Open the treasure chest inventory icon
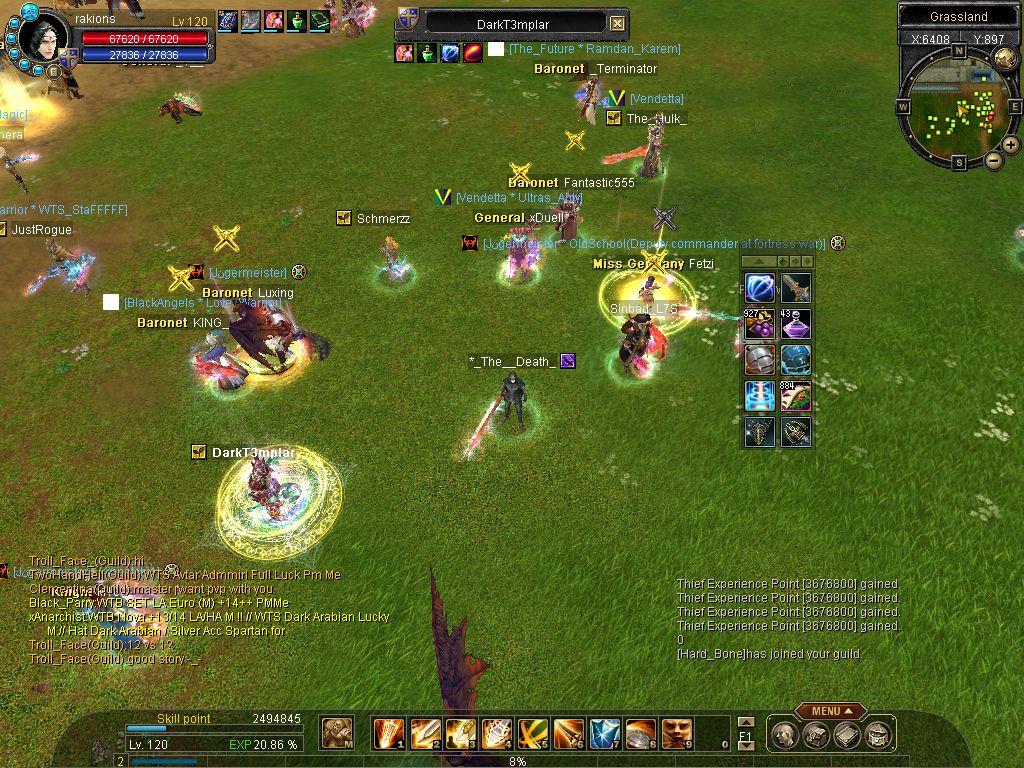Image resolution: width=1024 pixels, height=768 pixels. tap(818, 735)
